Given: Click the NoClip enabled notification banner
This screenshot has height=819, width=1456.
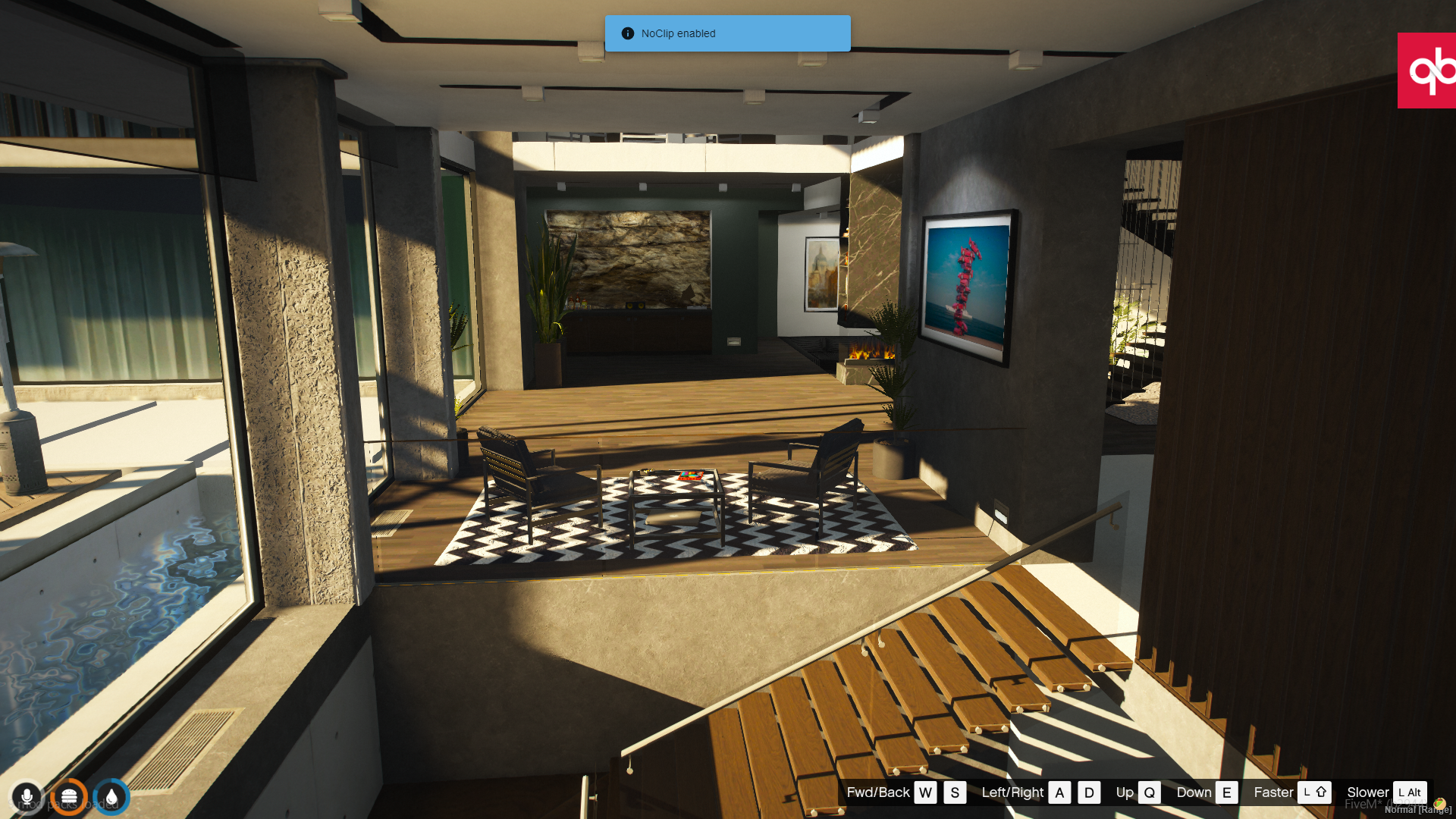Looking at the screenshot, I should (x=727, y=33).
